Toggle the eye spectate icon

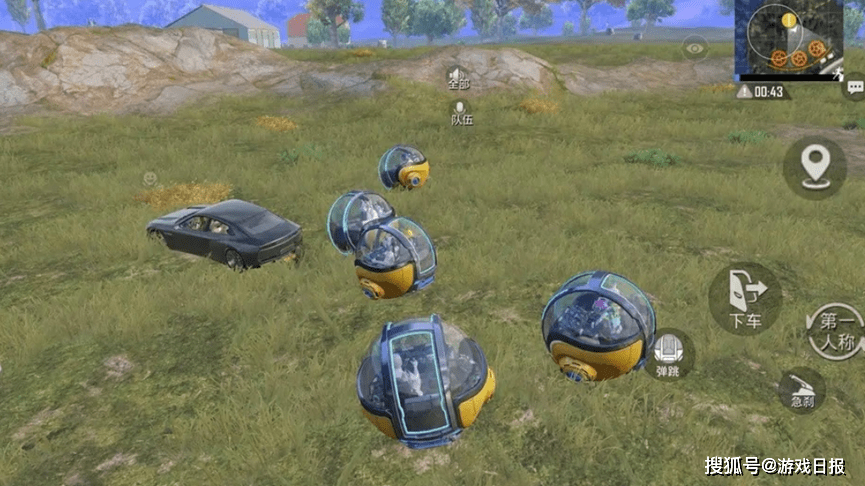coord(695,47)
